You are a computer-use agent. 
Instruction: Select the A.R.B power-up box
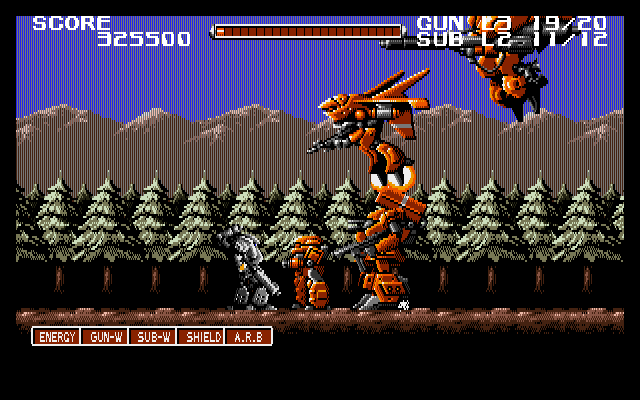point(248,337)
